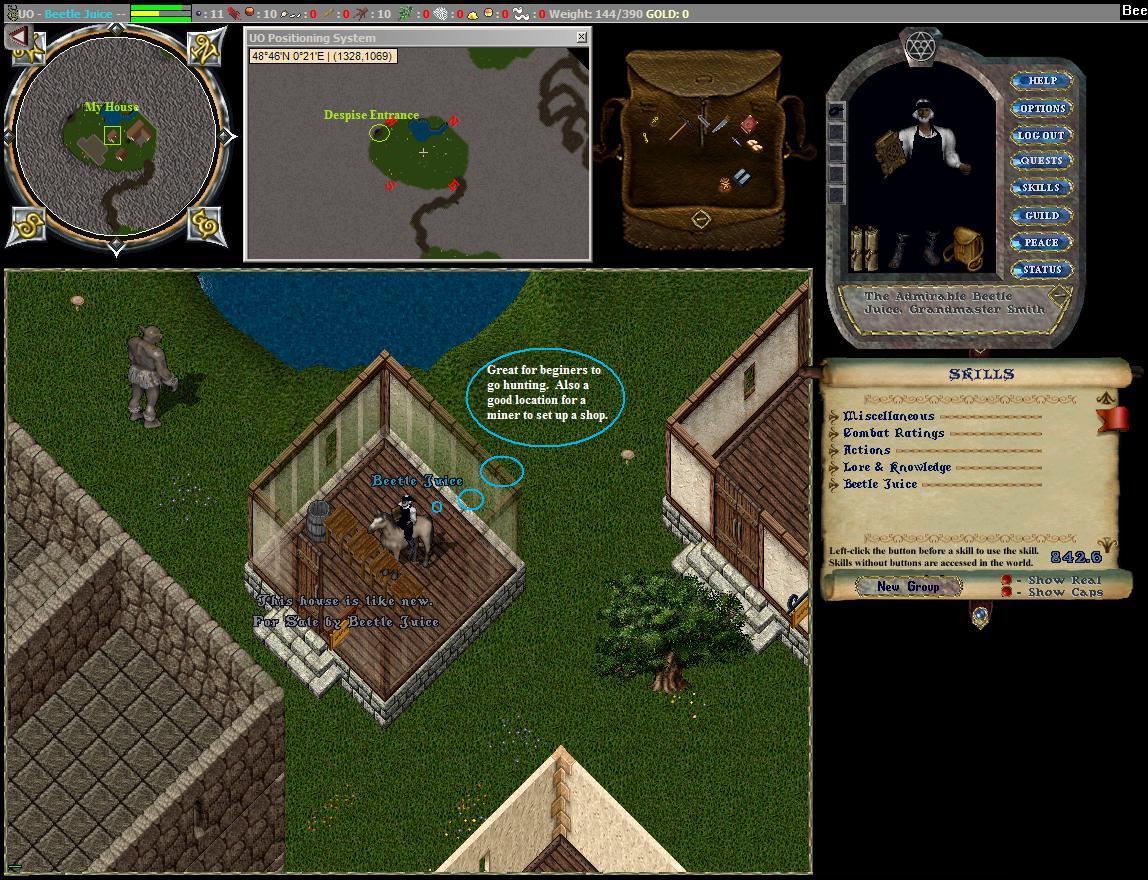The width and height of the screenshot is (1148, 880).
Task: Open the Guild window
Action: tap(1041, 215)
